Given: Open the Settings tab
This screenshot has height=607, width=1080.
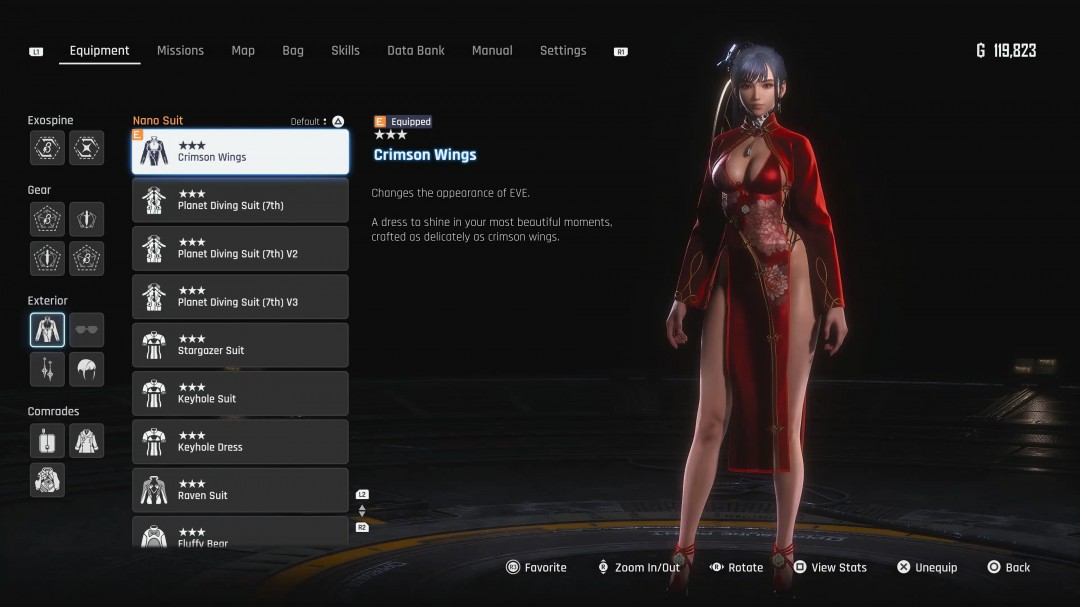Looking at the screenshot, I should click(563, 51).
